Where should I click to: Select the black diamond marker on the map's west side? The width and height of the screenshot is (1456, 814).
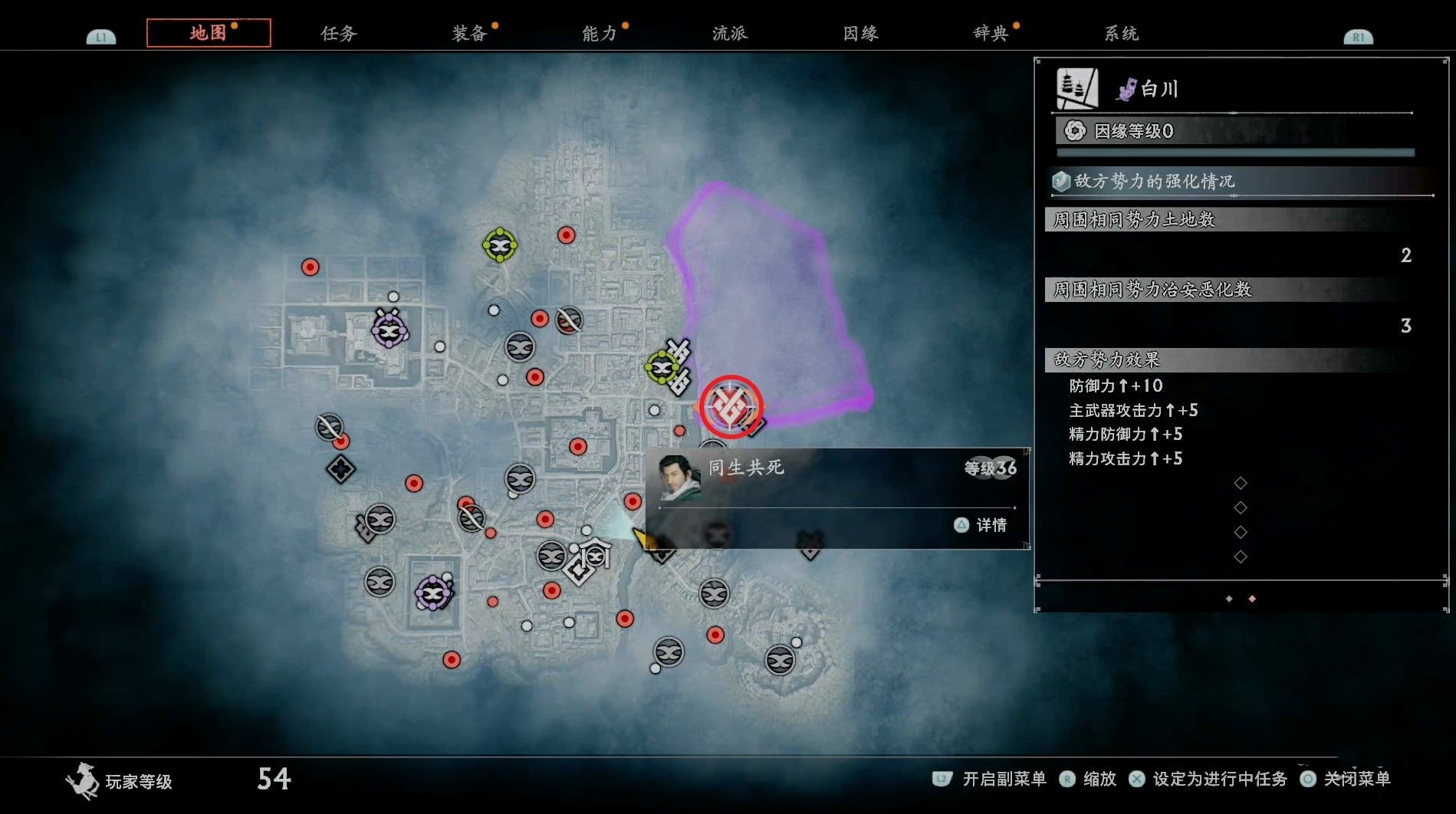(340, 468)
